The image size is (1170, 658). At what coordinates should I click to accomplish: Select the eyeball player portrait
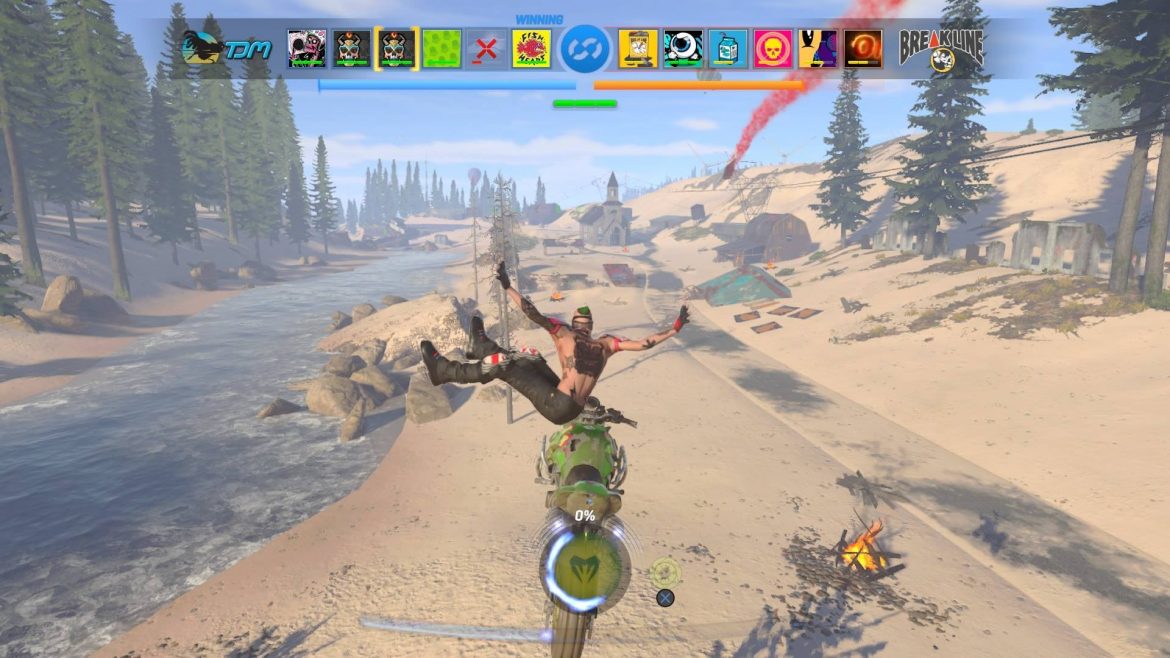pos(683,48)
